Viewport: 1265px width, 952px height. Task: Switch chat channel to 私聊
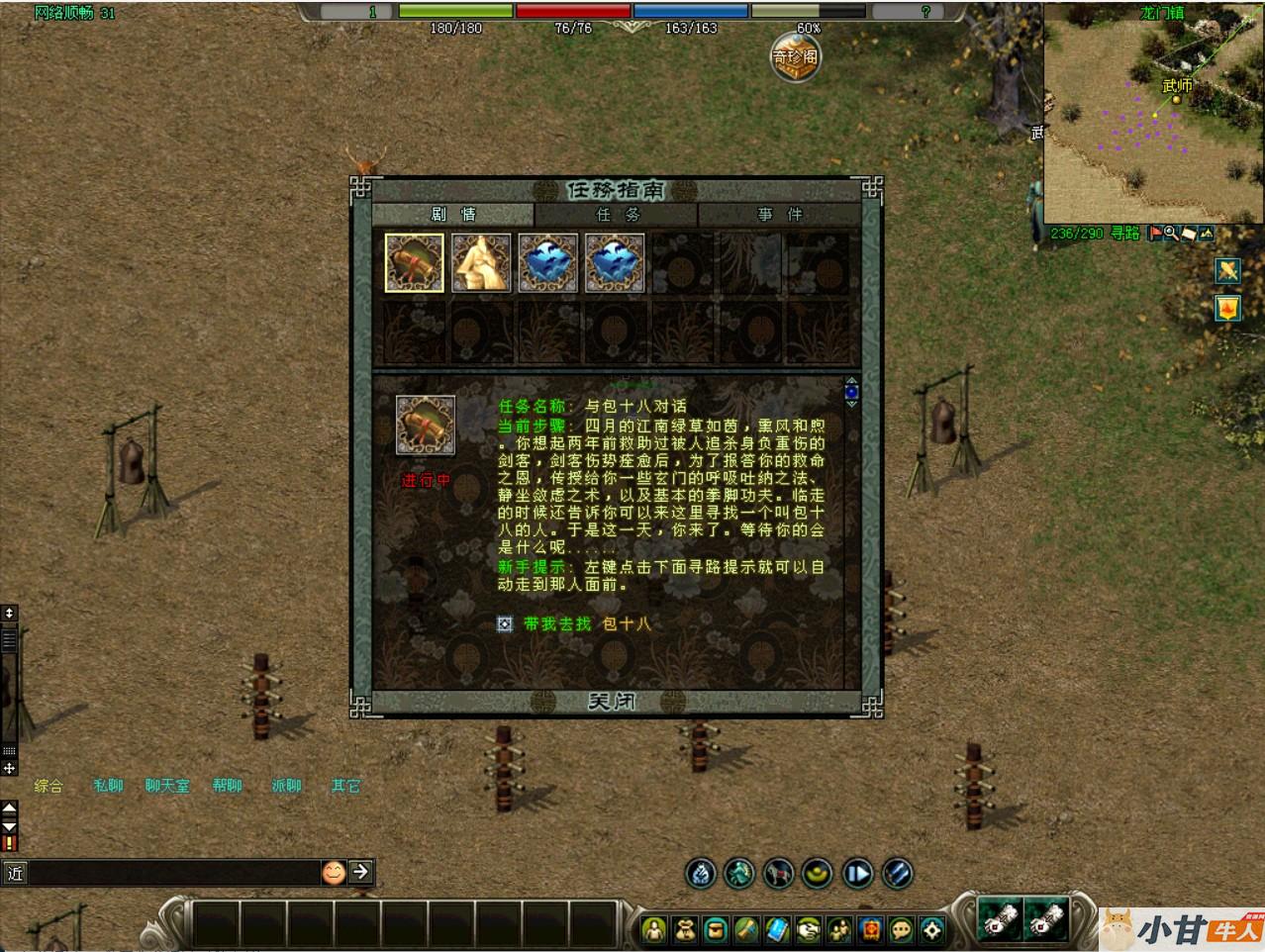point(108,786)
